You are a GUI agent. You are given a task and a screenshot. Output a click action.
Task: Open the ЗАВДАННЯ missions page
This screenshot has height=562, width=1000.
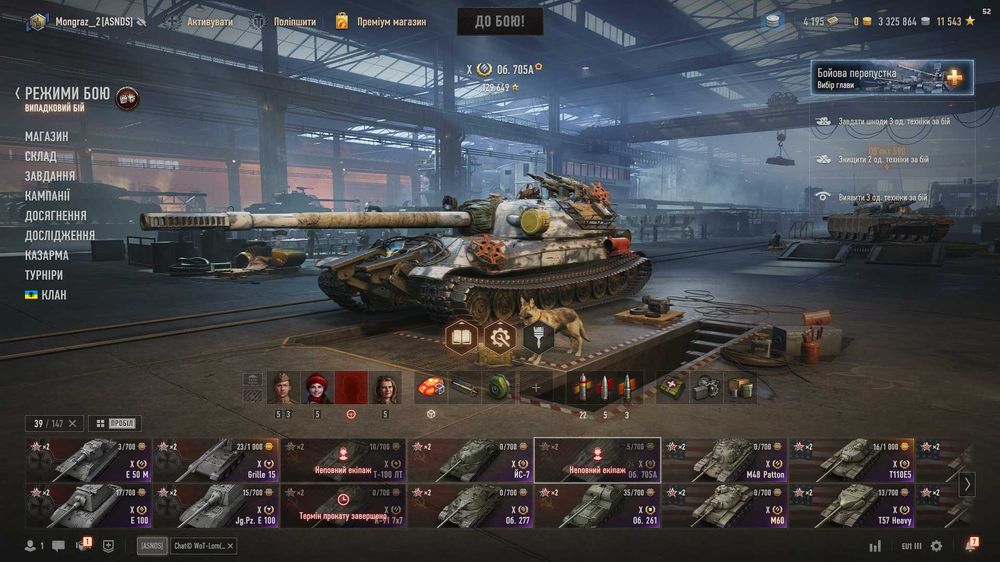[50, 176]
